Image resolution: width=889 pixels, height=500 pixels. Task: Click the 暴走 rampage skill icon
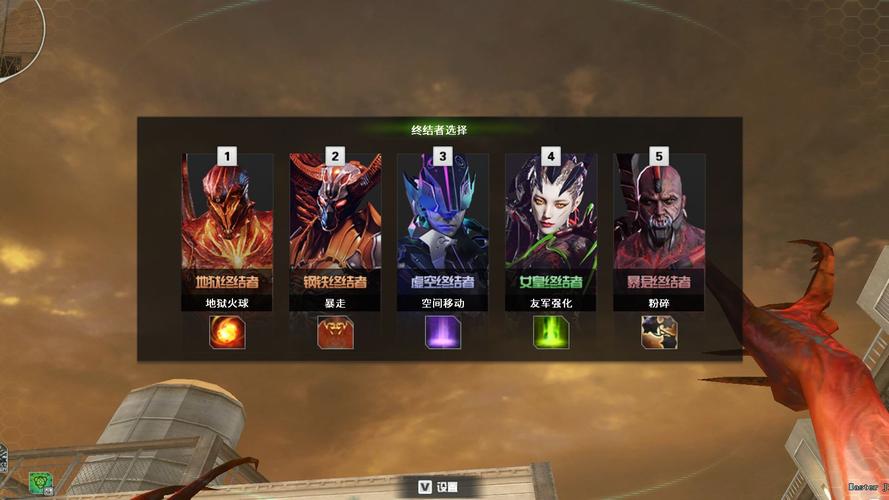coord(335,332)
